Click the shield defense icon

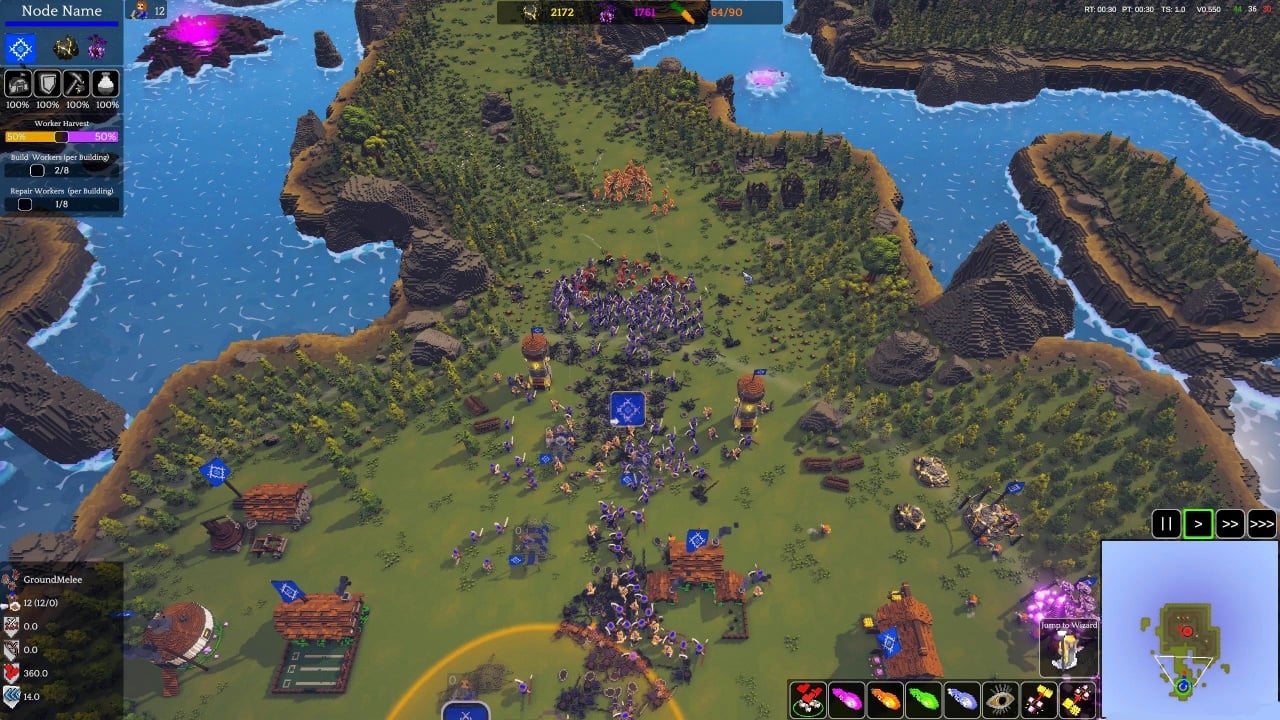47,83
